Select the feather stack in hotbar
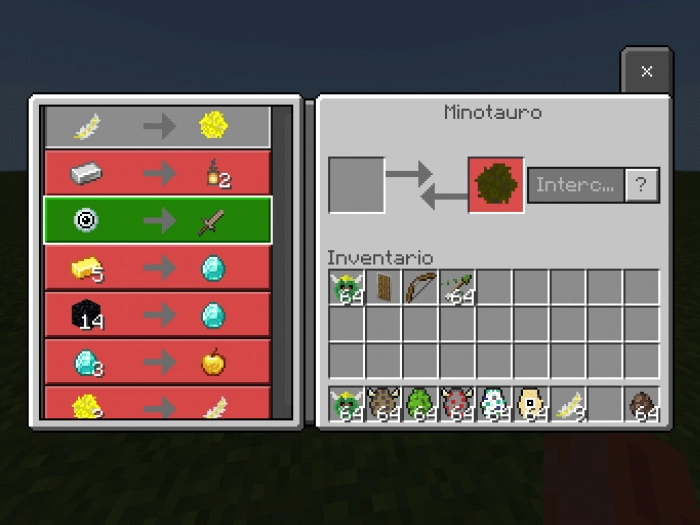The width and height of the screenshot is (700, 525). pyautogui.click(x=568, y=404)
